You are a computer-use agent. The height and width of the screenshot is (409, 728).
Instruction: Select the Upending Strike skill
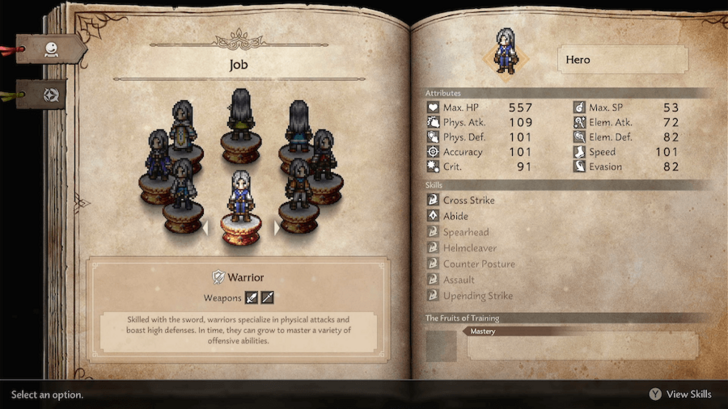[x=477, y=296]
